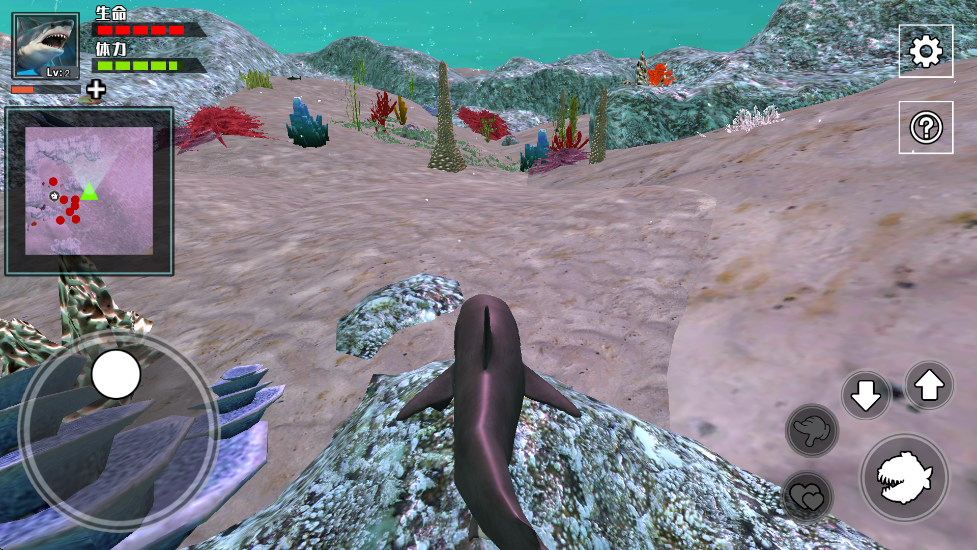Open the minimap

[x=89, y=190]
